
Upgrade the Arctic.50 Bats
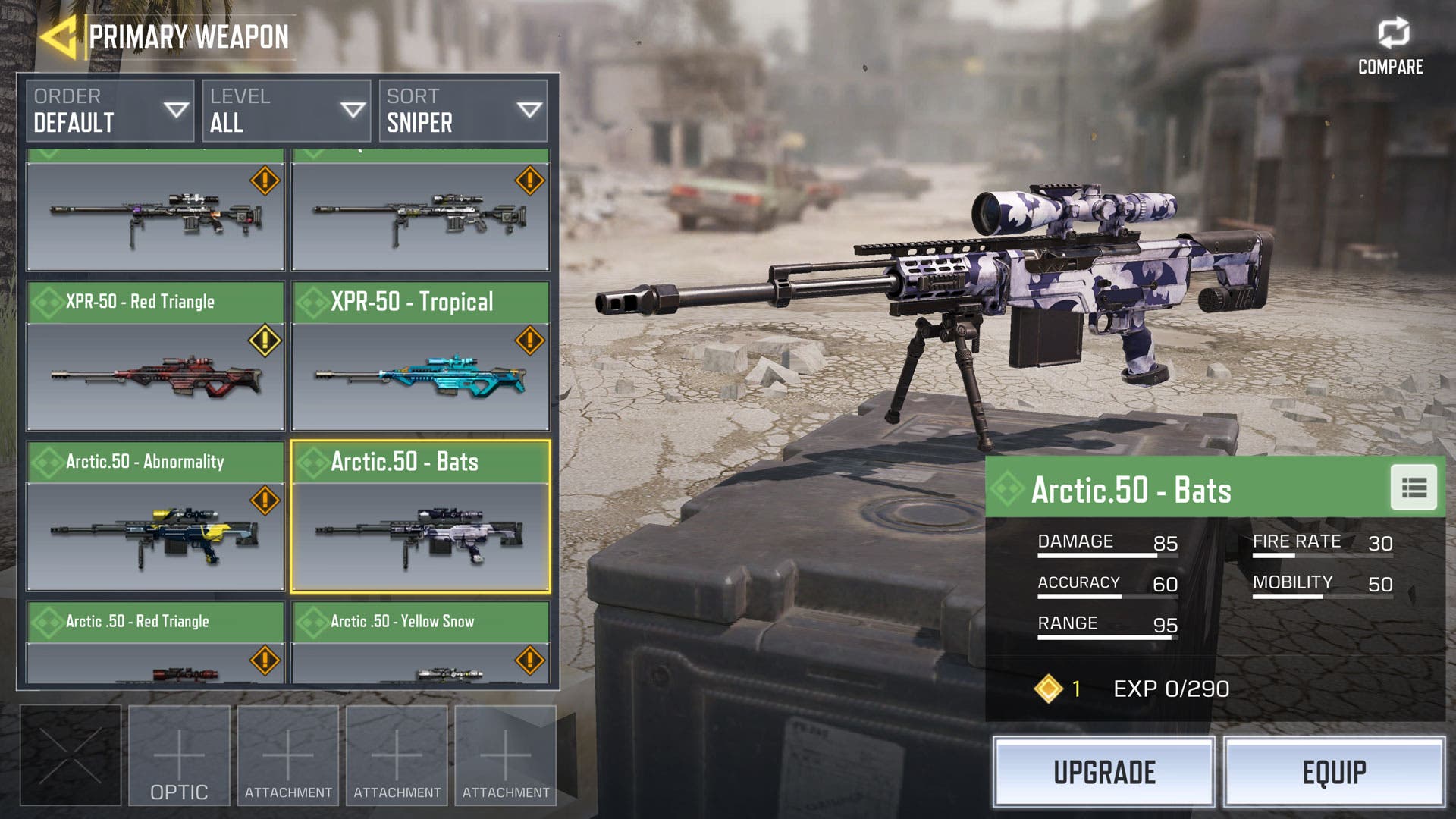coord(1104,772)
